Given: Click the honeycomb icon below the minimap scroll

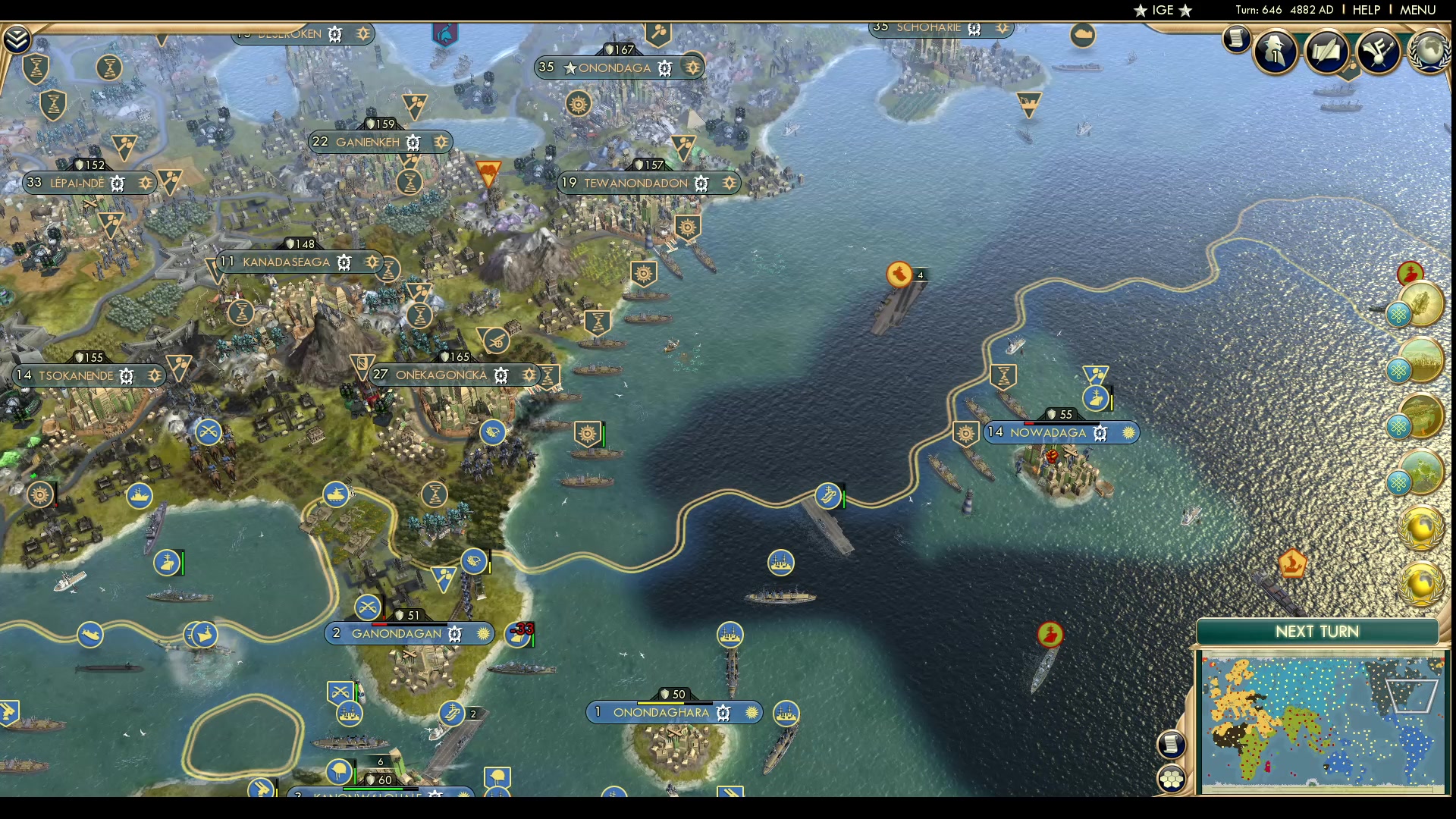Looking at the screenshot, I should [x=1172, y=777].
